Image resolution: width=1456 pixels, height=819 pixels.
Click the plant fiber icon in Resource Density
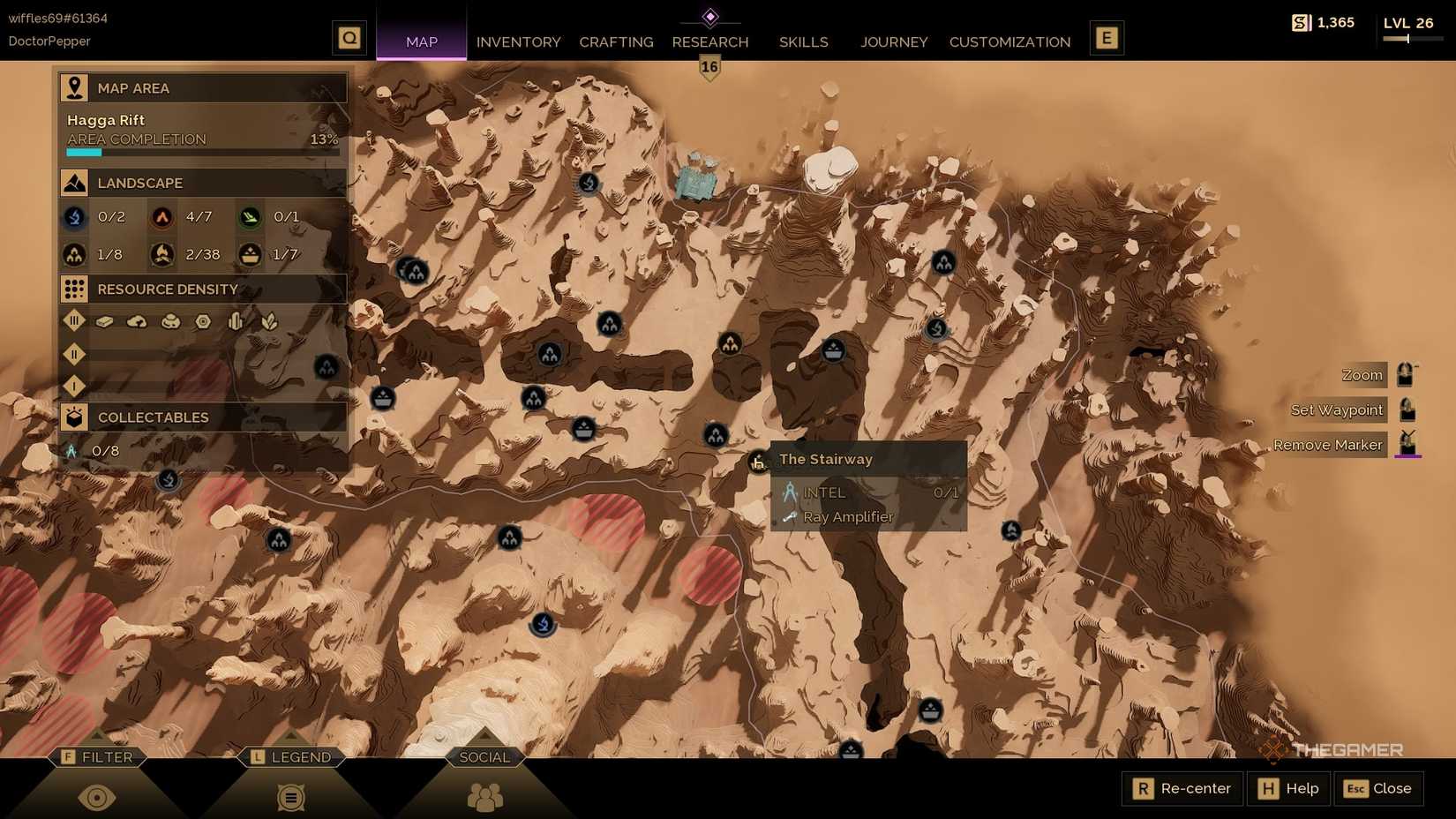pyautogui.click(x=269, y=322)
